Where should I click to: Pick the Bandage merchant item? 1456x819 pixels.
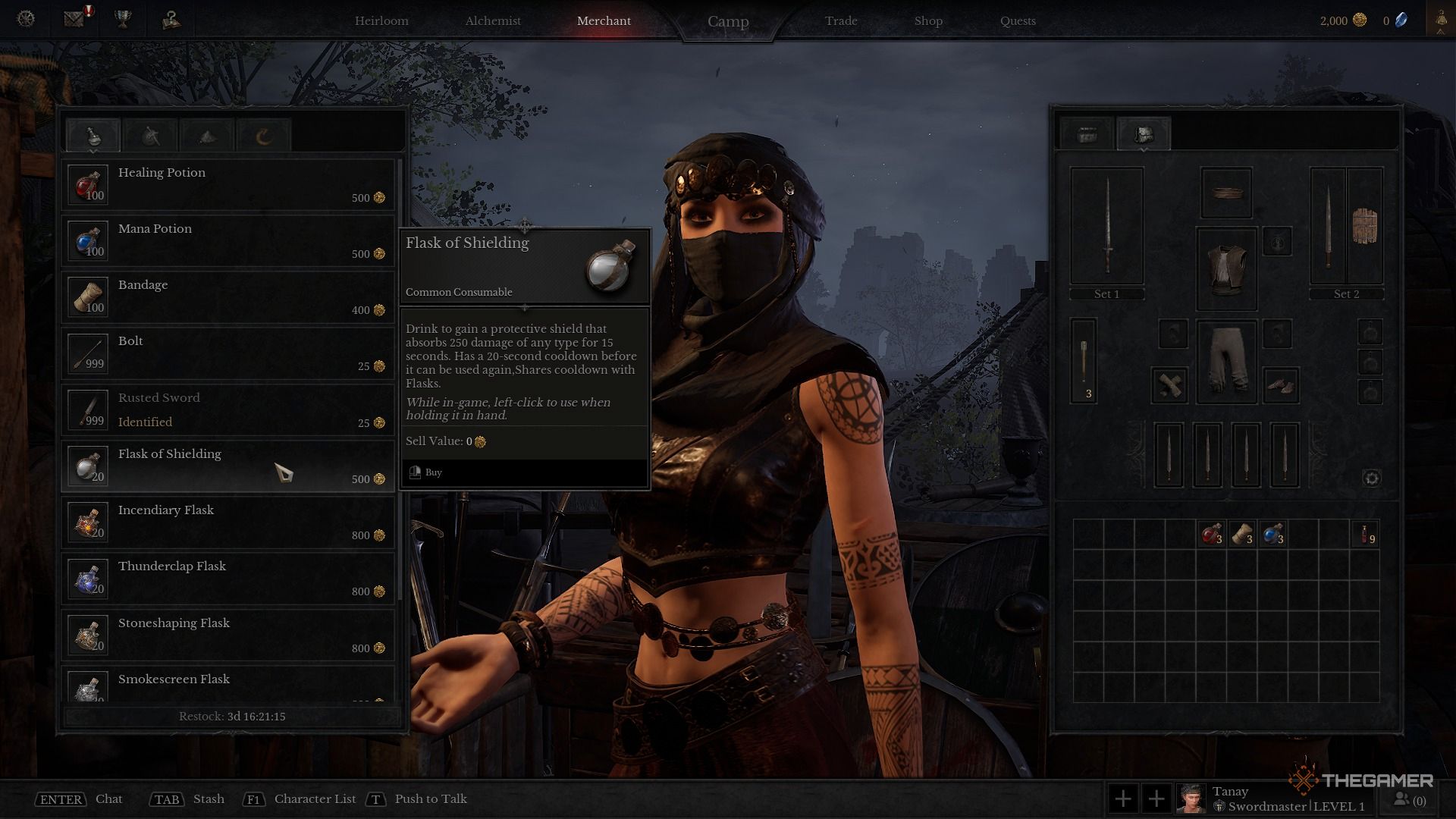(227, 297)
